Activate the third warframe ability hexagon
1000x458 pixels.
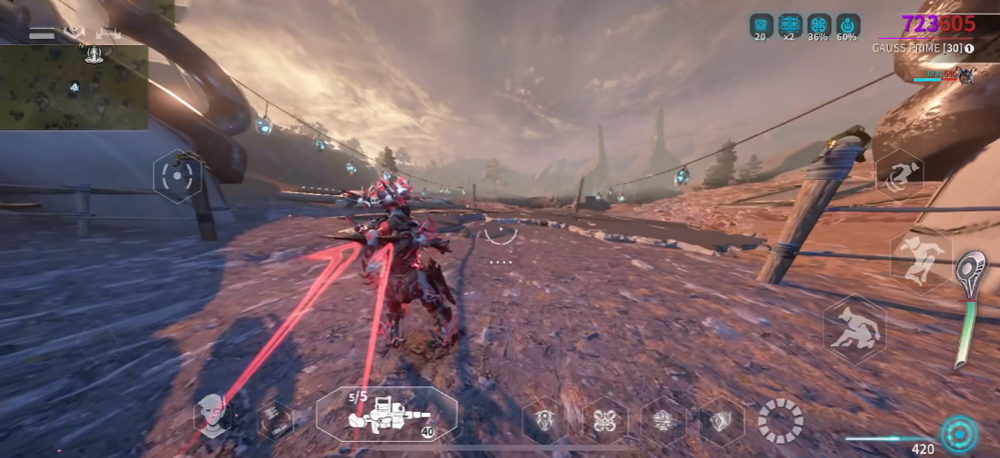tap(662, 420)
